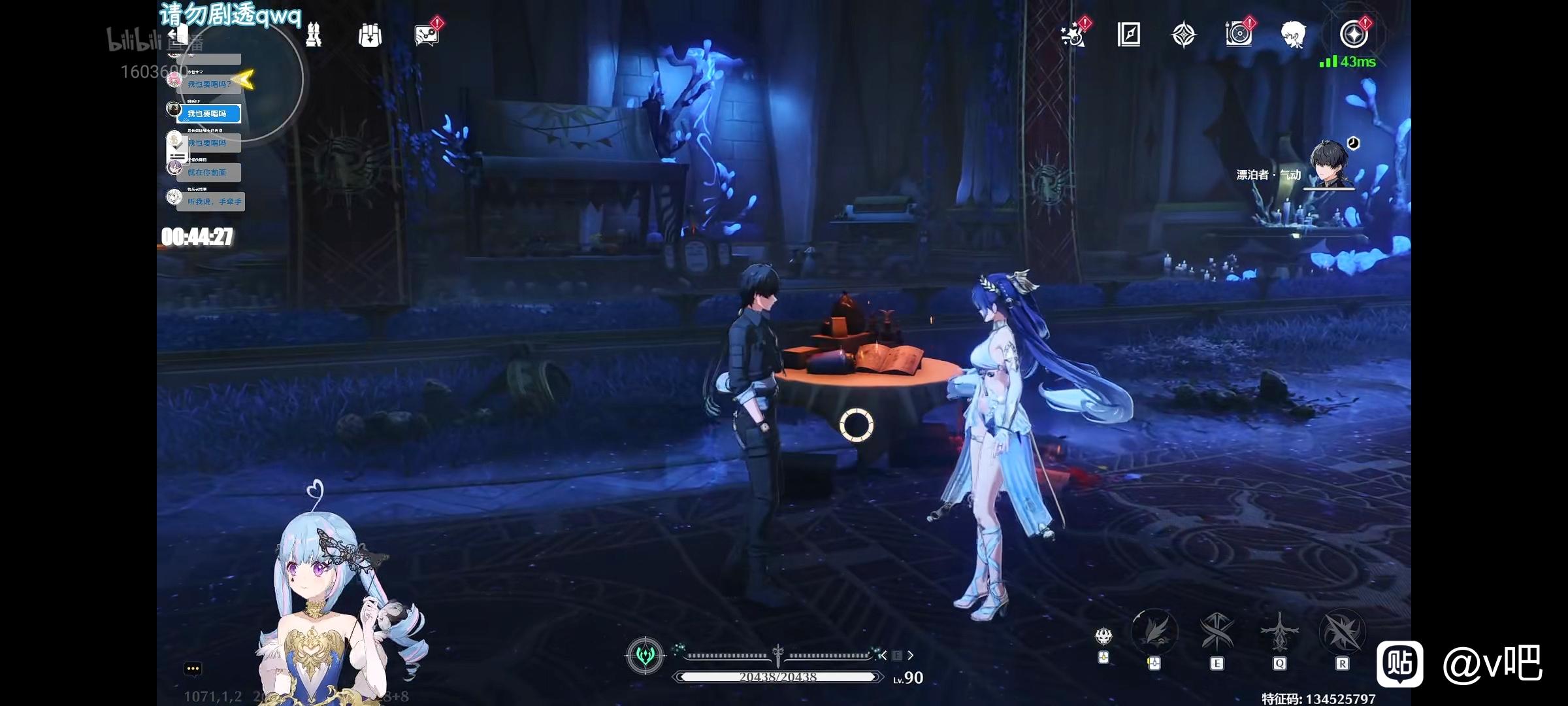Trigger the skull Echo skill icon
Image resolution: width=1568 pixels, height=706 pixels.
point(1104,635)
